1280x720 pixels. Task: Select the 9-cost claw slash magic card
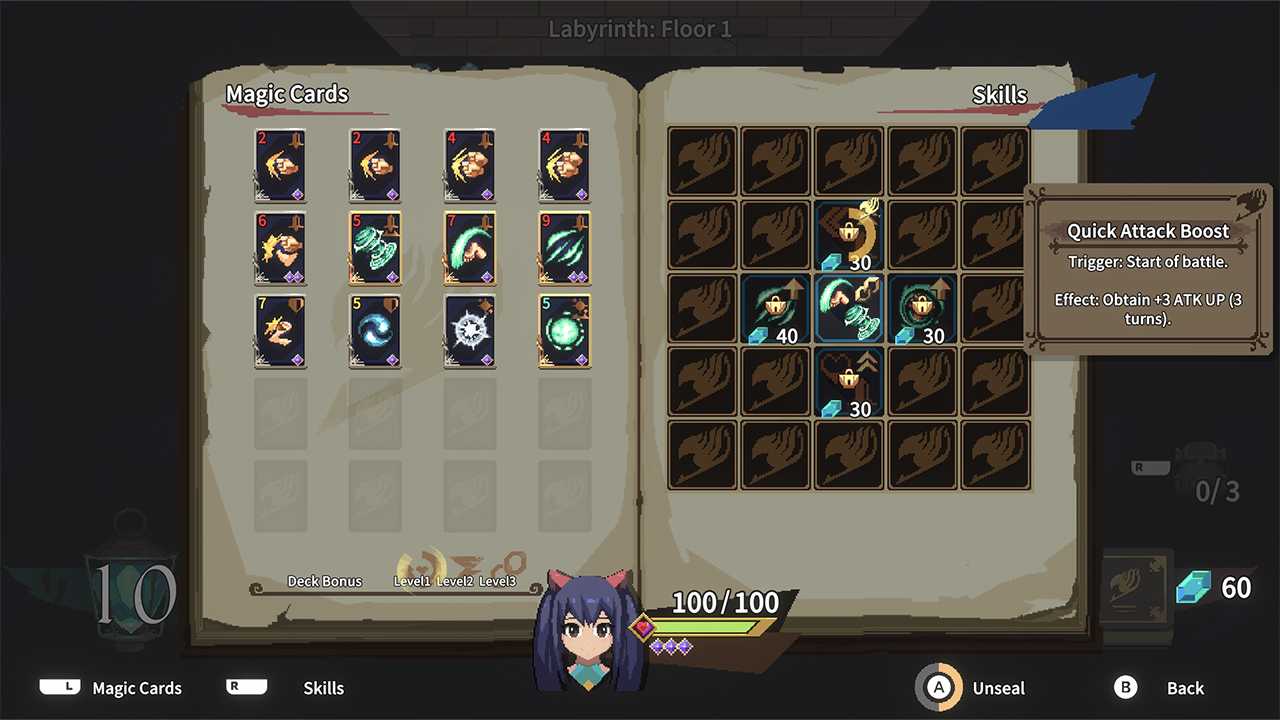tap(564, 249)
